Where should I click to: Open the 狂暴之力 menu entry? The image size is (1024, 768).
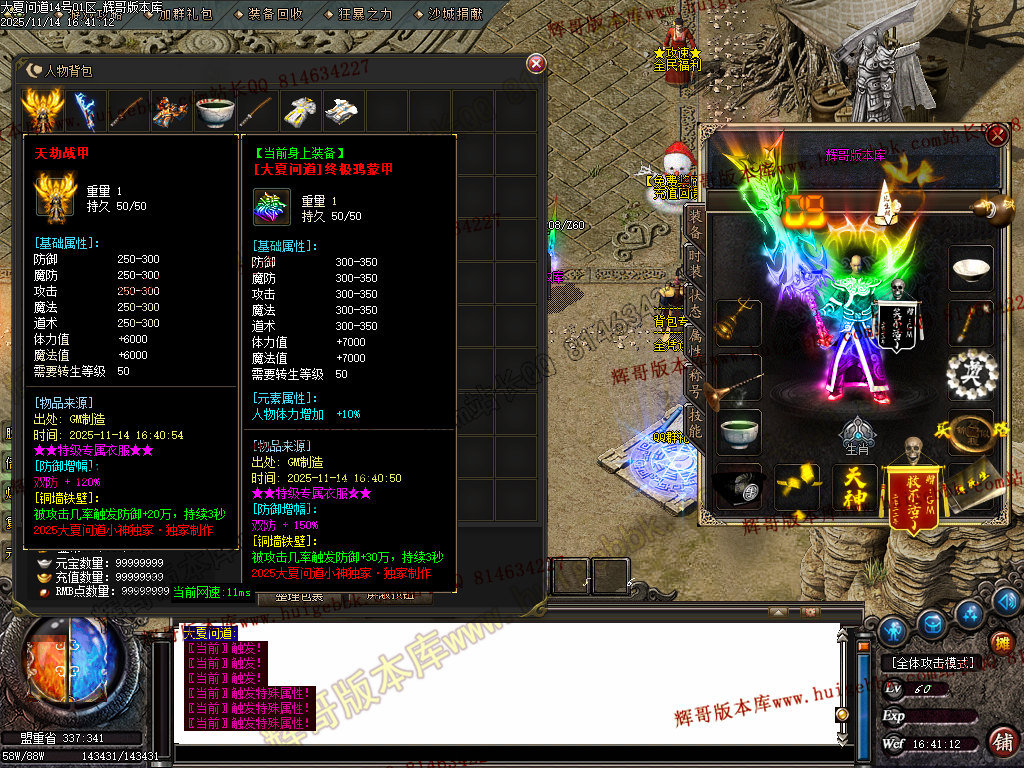(x=367, y=13)
